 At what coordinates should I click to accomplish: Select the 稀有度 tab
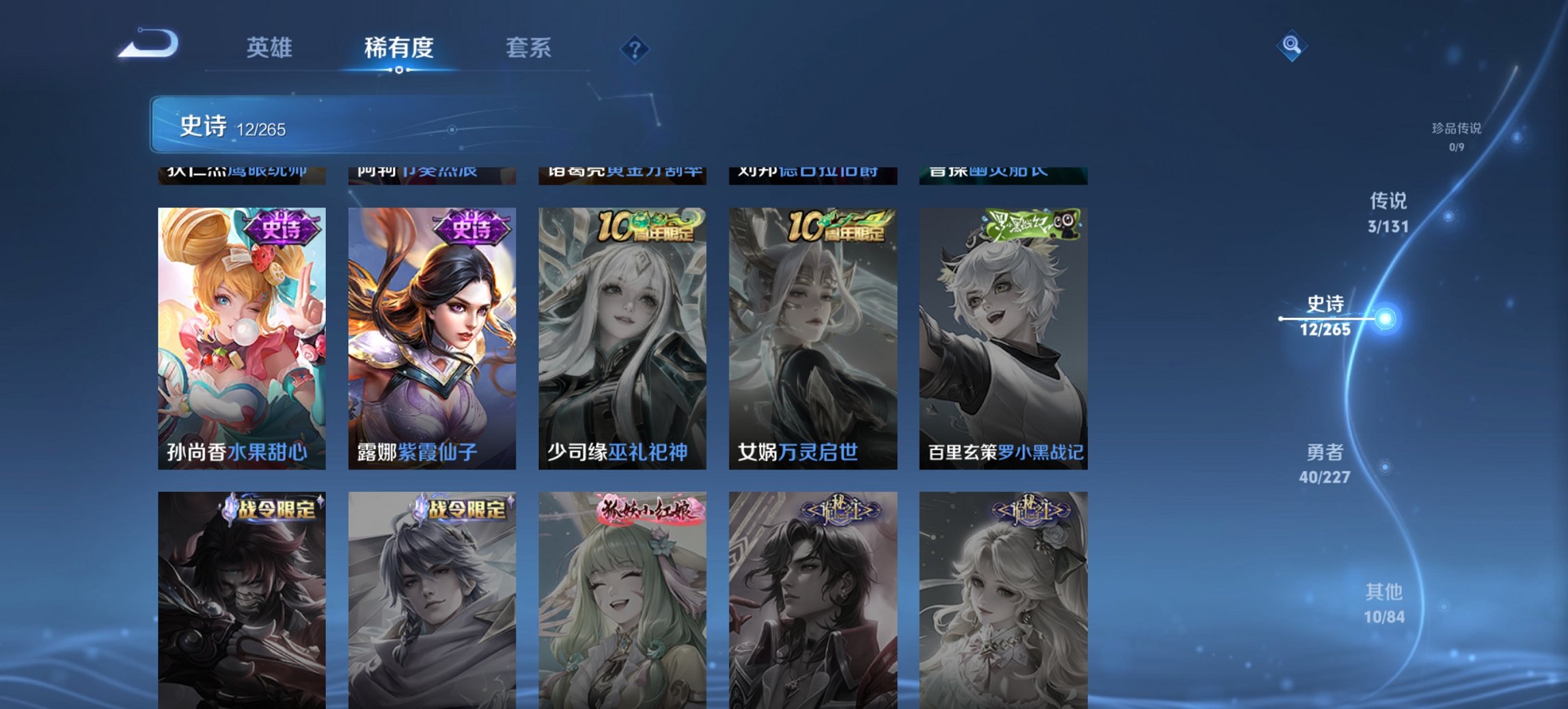pyautogui.click(x=399, y=48)
